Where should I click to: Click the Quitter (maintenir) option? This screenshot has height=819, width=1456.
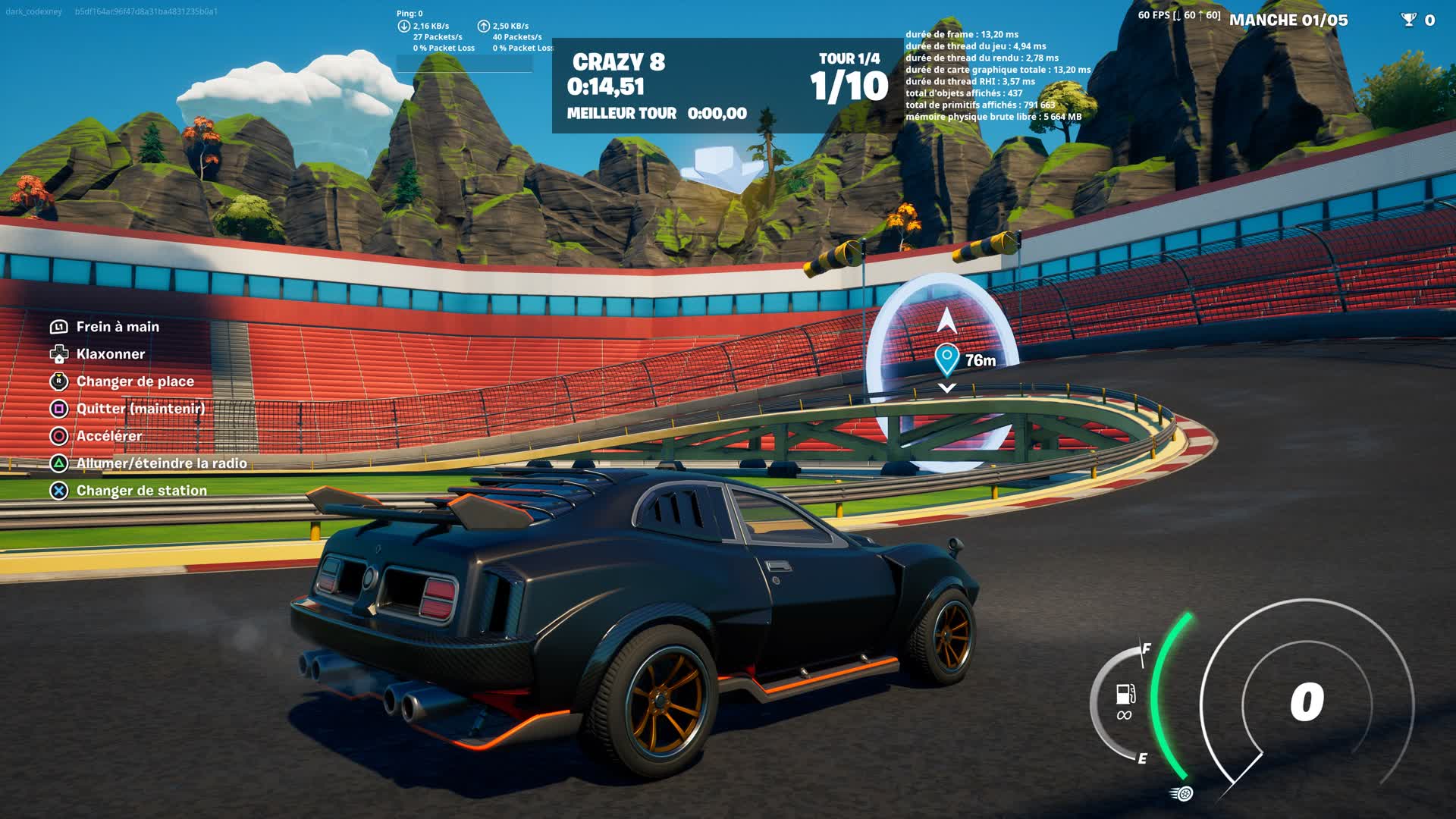point(141,408)
